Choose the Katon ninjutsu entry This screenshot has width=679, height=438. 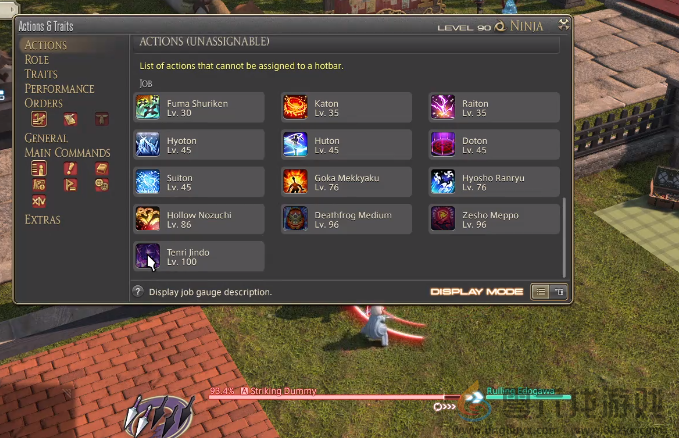click(346, 108)
